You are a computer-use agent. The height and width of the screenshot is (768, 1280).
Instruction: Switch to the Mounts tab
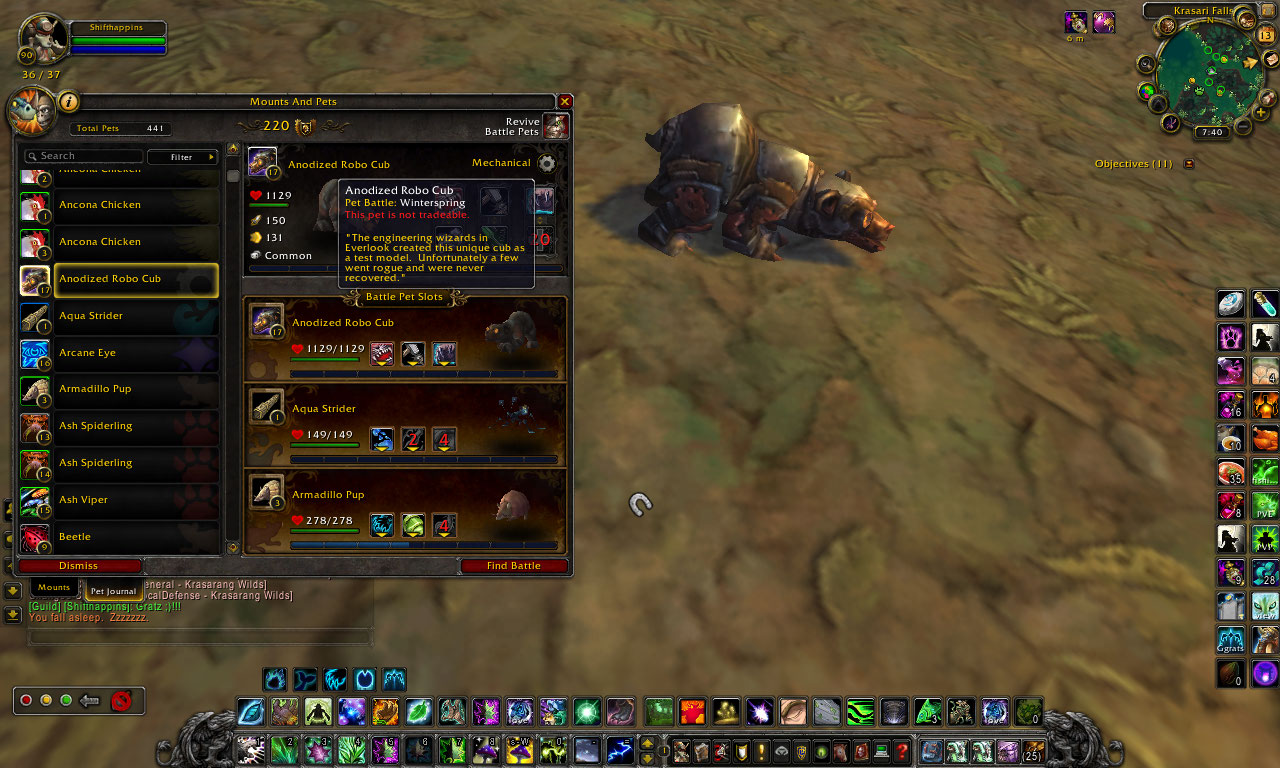(x=54, y=587)
